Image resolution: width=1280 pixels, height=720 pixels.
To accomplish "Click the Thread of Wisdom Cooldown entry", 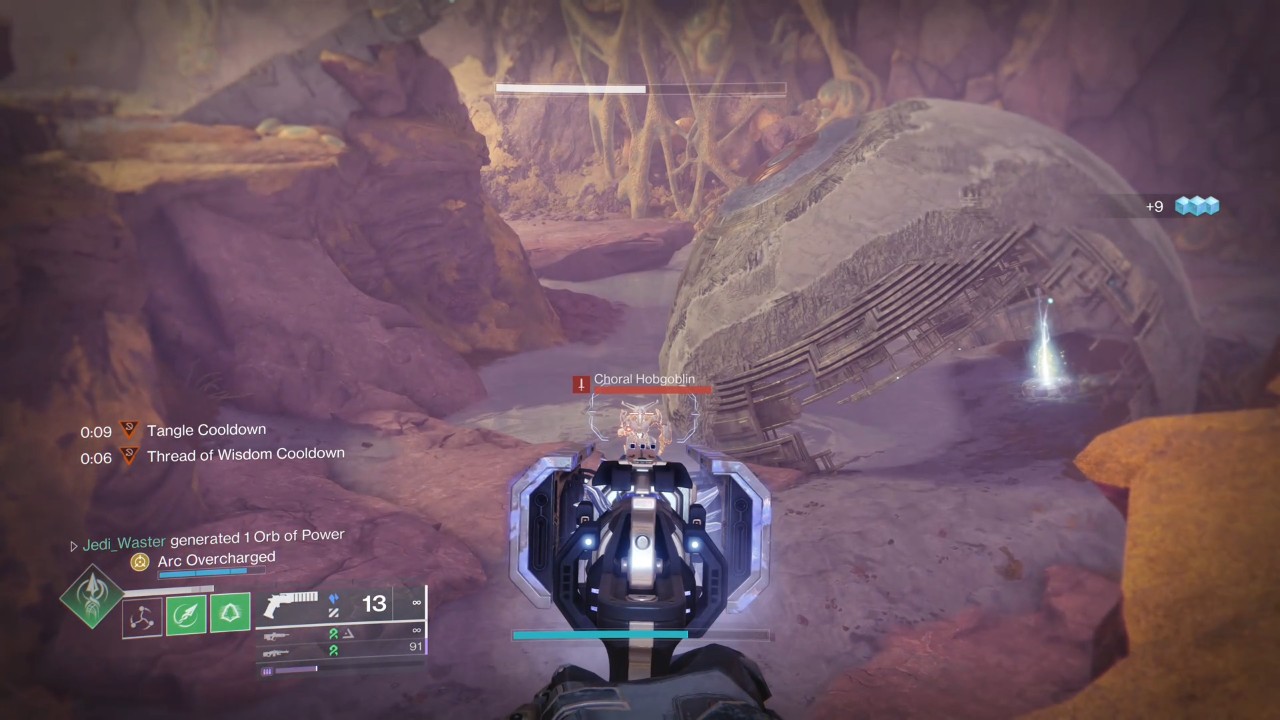I will click(x=245, y=454).
